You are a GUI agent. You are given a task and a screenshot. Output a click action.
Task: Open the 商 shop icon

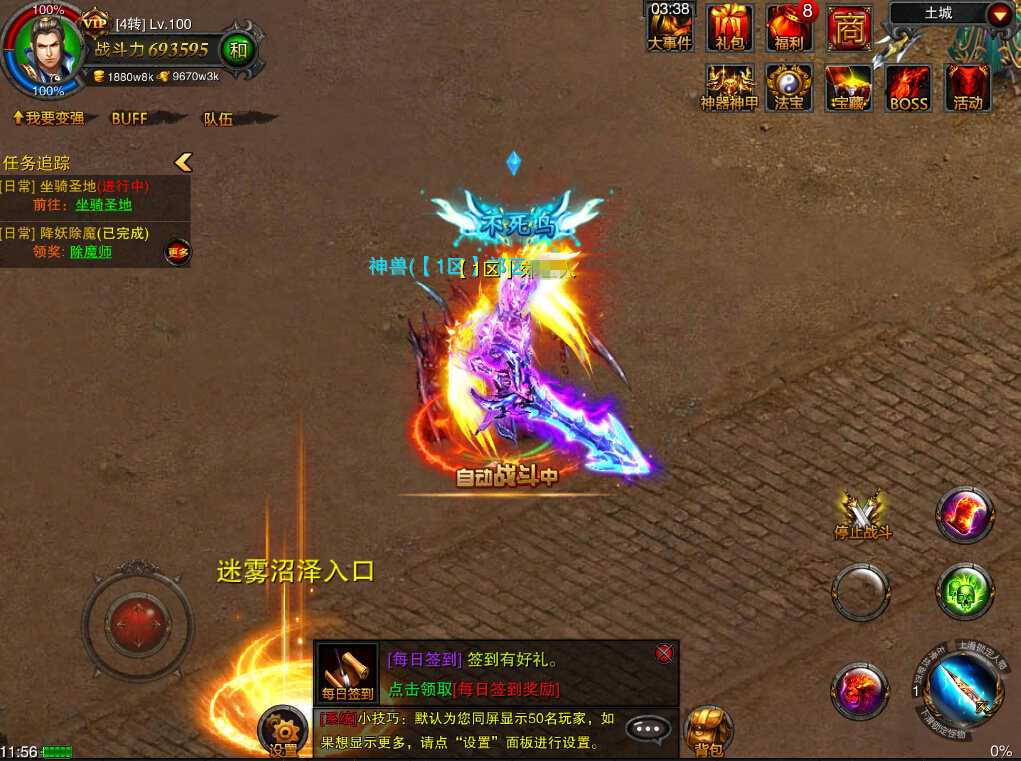849,27
